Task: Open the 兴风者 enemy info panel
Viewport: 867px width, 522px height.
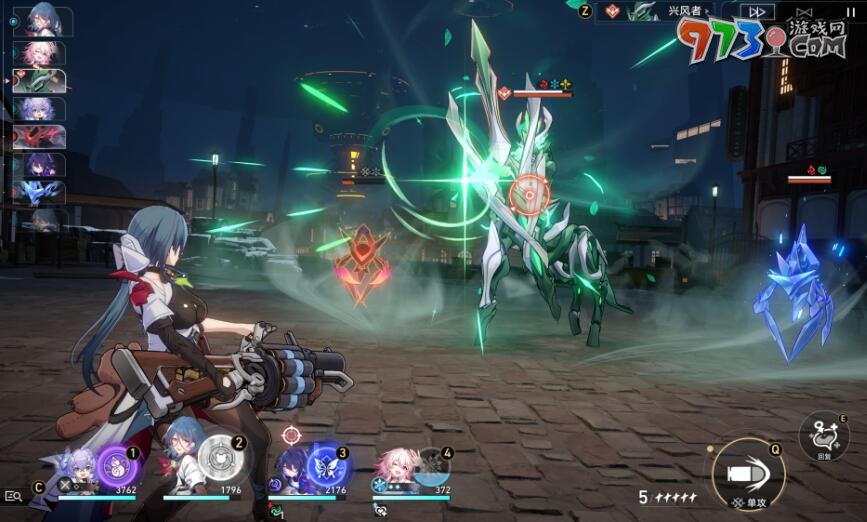Action: (x=680, y=11)
